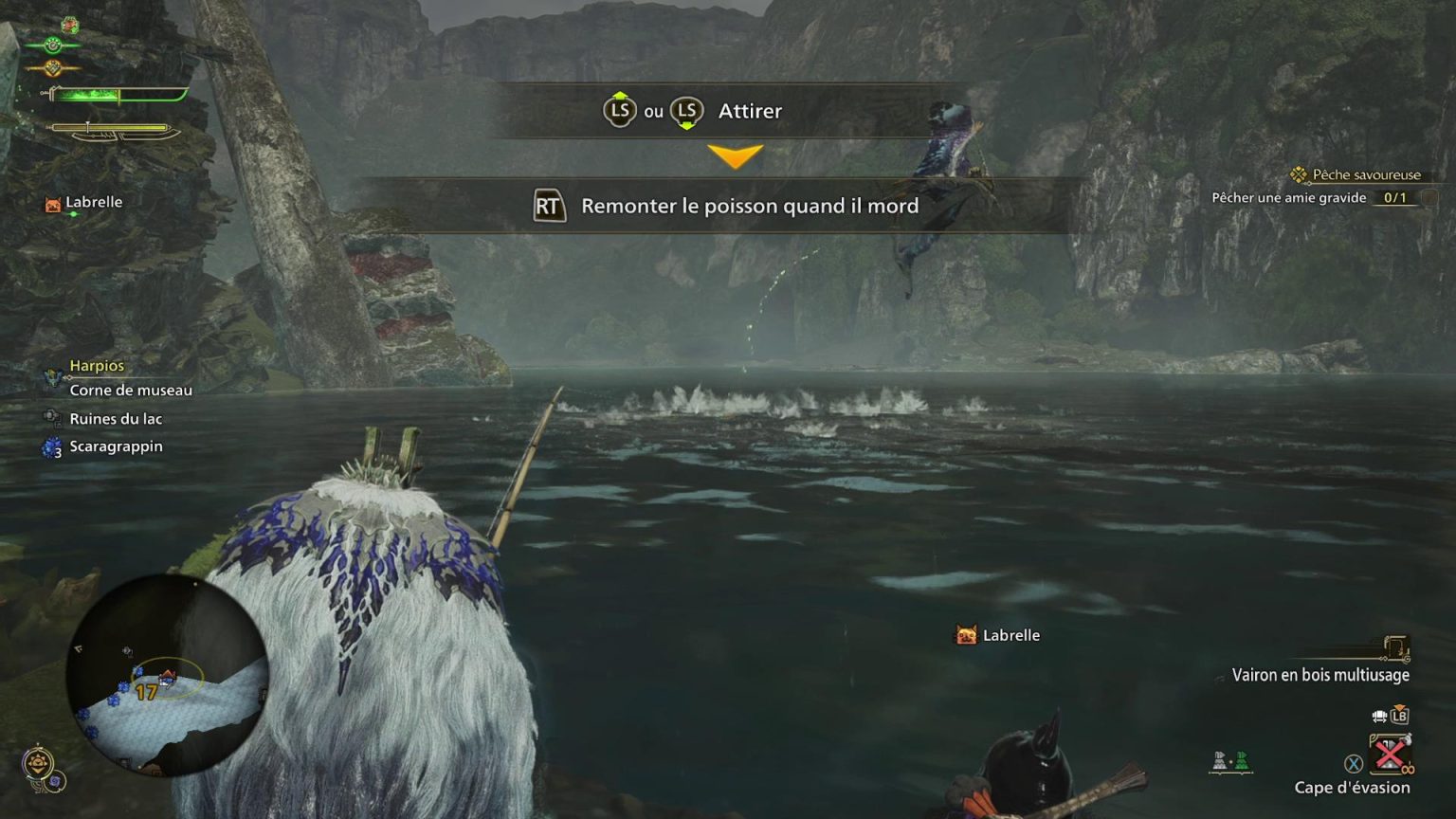
Task: Select the Scaragrappin item icon
Action: tap(50, 446)
